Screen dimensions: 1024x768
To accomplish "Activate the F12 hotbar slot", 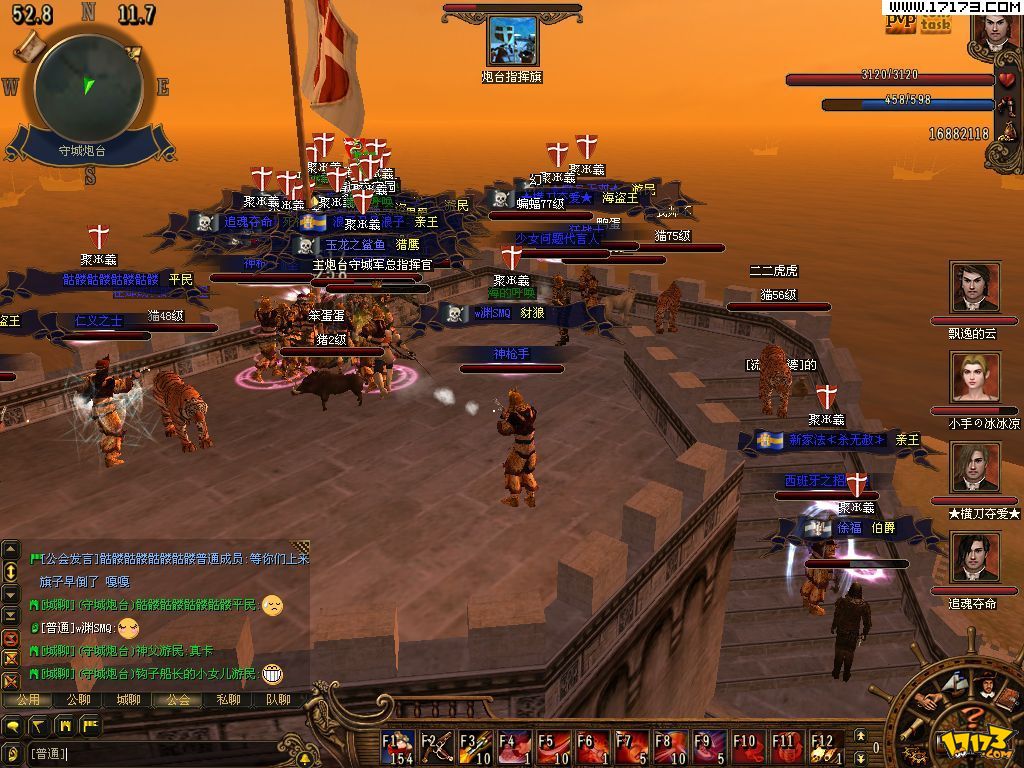I will tap(823, 747).
